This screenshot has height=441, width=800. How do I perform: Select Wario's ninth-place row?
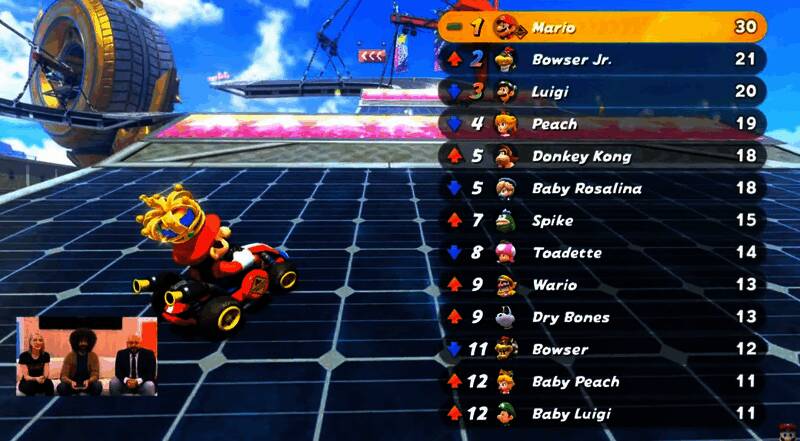pos(602,285)
